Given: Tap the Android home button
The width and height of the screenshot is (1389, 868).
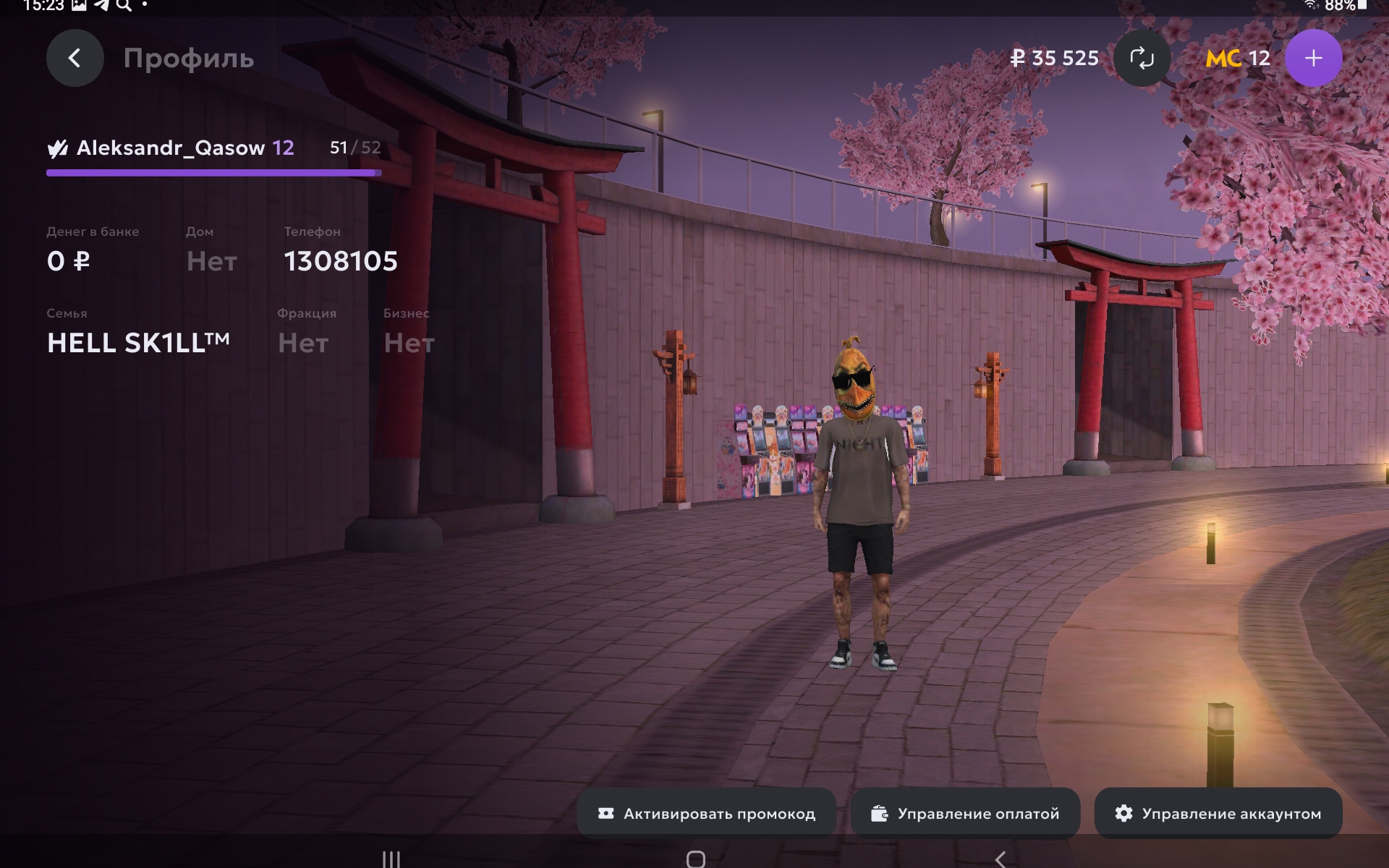Looking at the screenshot, I should coord(695,859).
